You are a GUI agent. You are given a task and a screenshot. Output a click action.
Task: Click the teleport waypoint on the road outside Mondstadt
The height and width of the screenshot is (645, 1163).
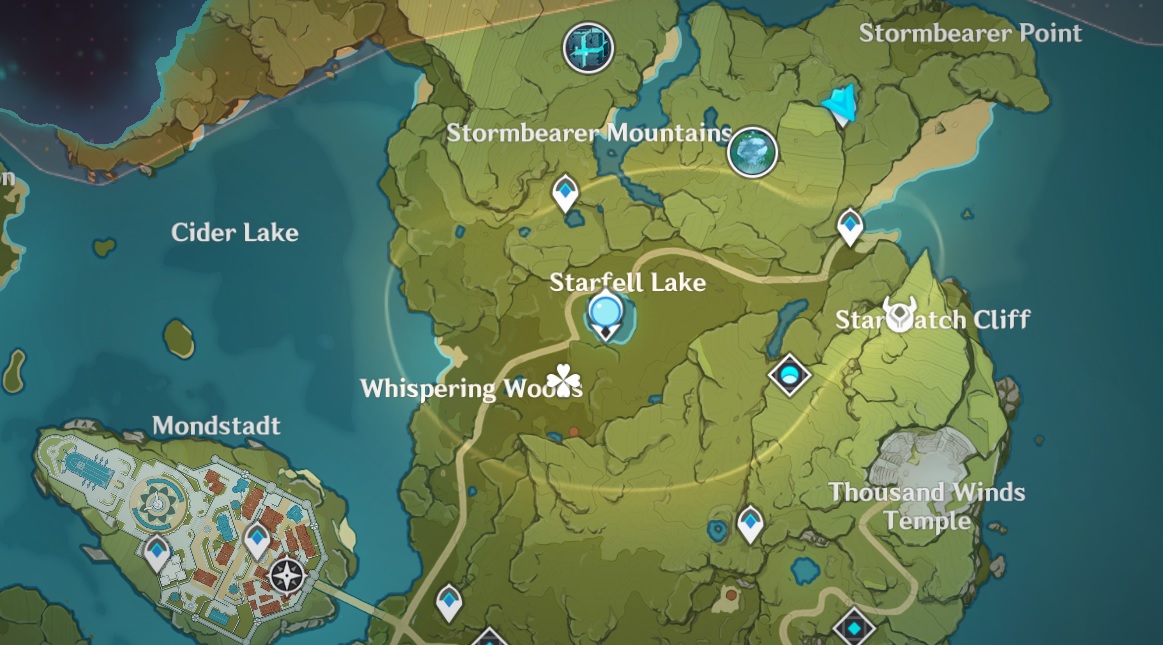[x=450, y=602]
